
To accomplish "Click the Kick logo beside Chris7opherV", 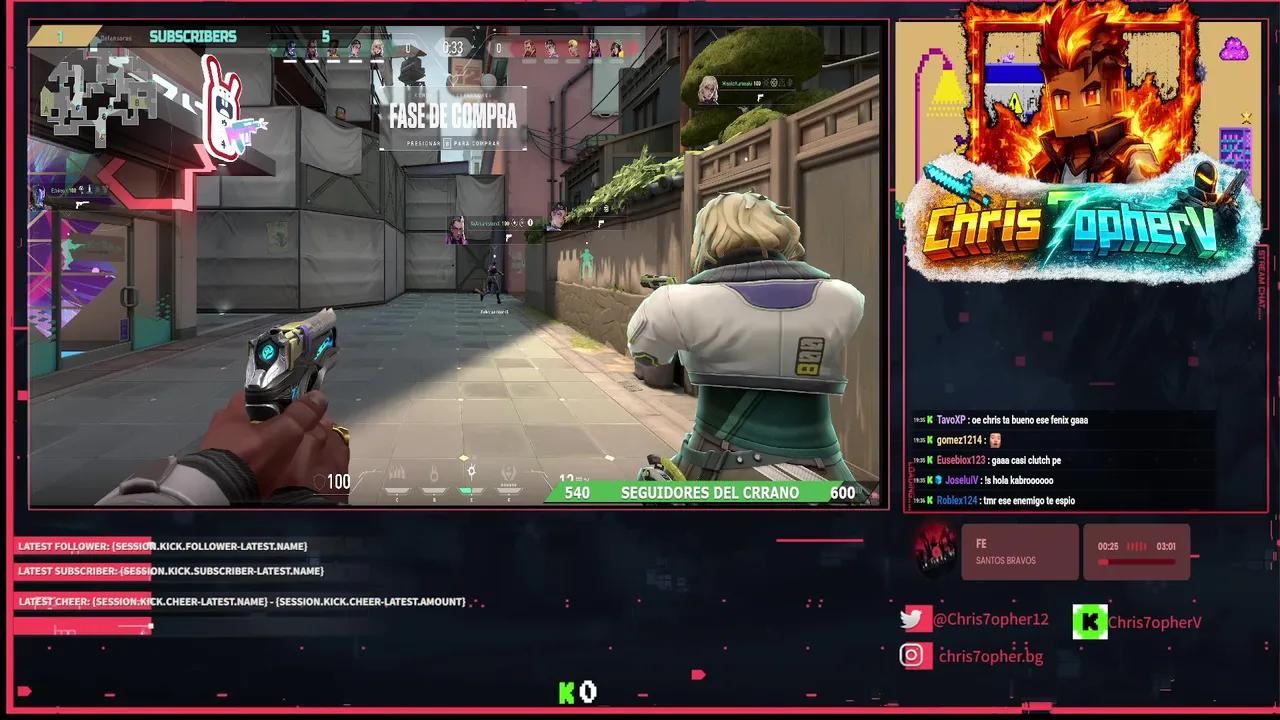I will [x=1090, y=621].
